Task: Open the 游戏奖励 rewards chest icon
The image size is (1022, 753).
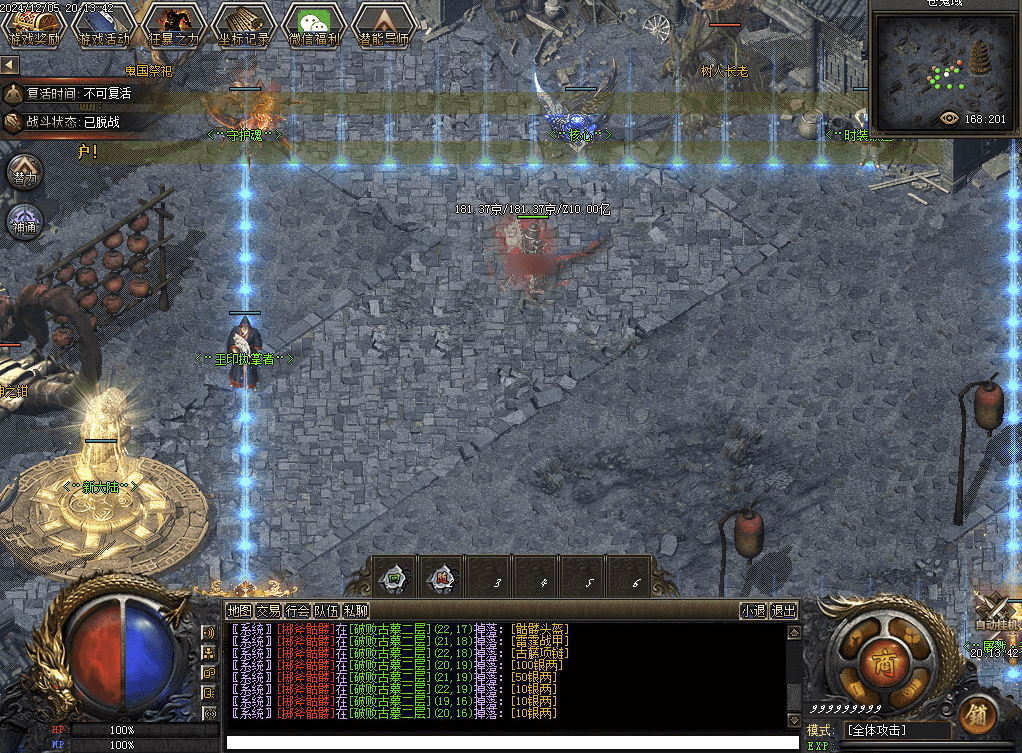Action: tap(35, 25)
